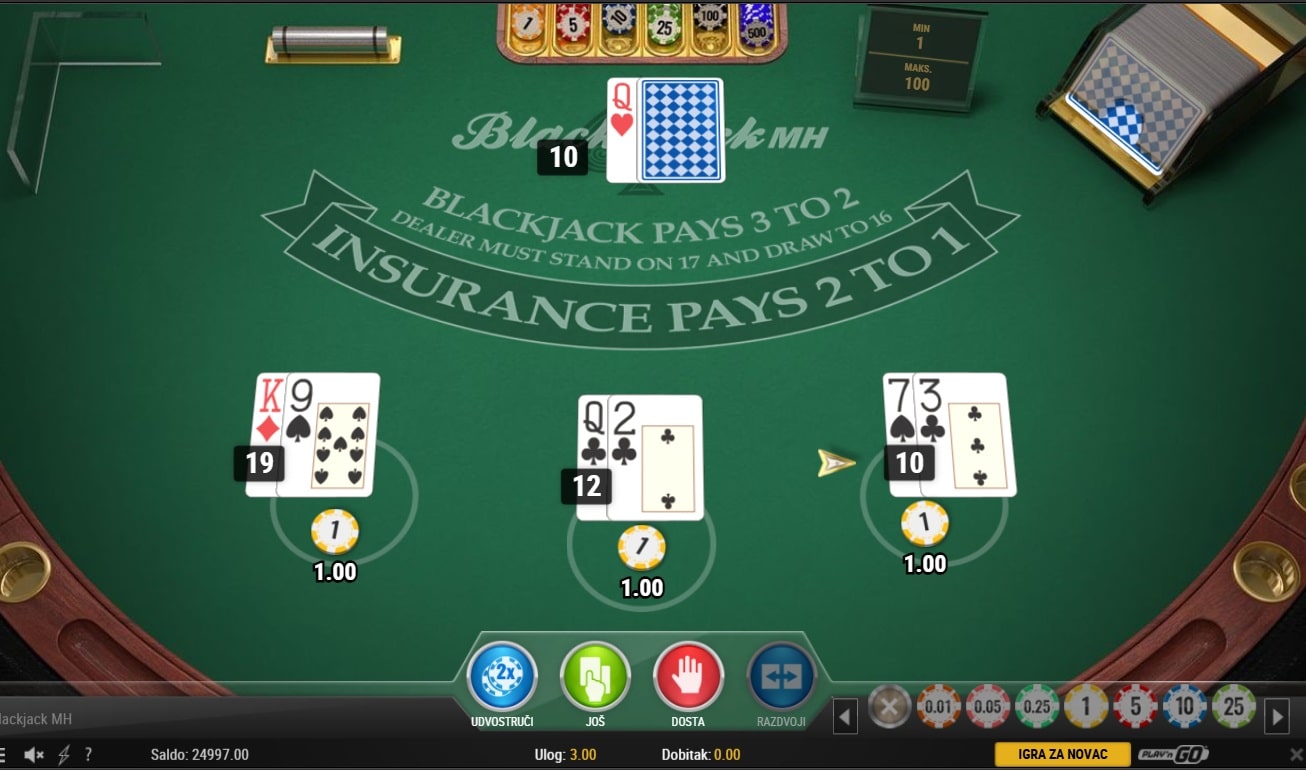This screenshot has width=1306, height=770.
Task: Stand by clicking the red DOSTA button
Action: point(688,675)
